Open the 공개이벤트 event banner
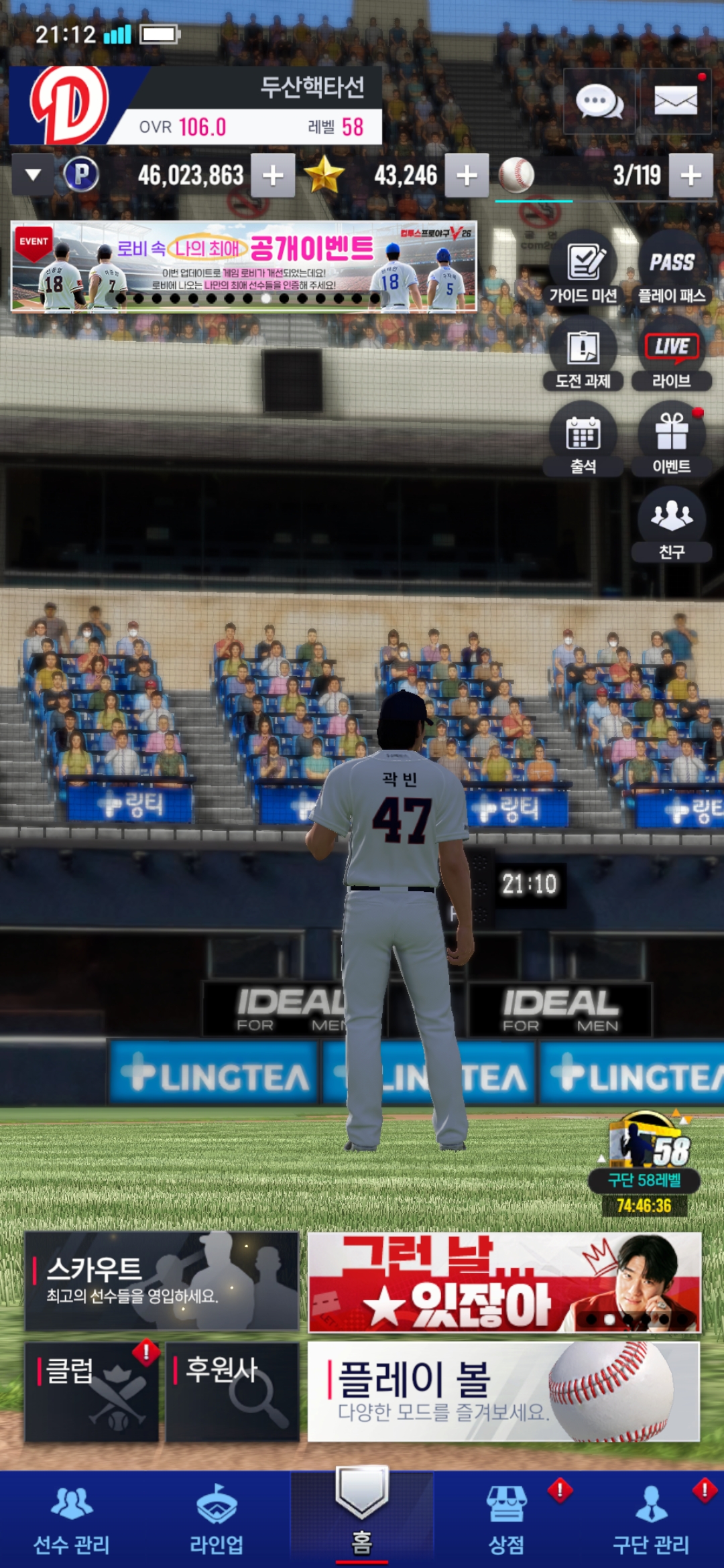 pyautogui.click(x=244, y=266)
